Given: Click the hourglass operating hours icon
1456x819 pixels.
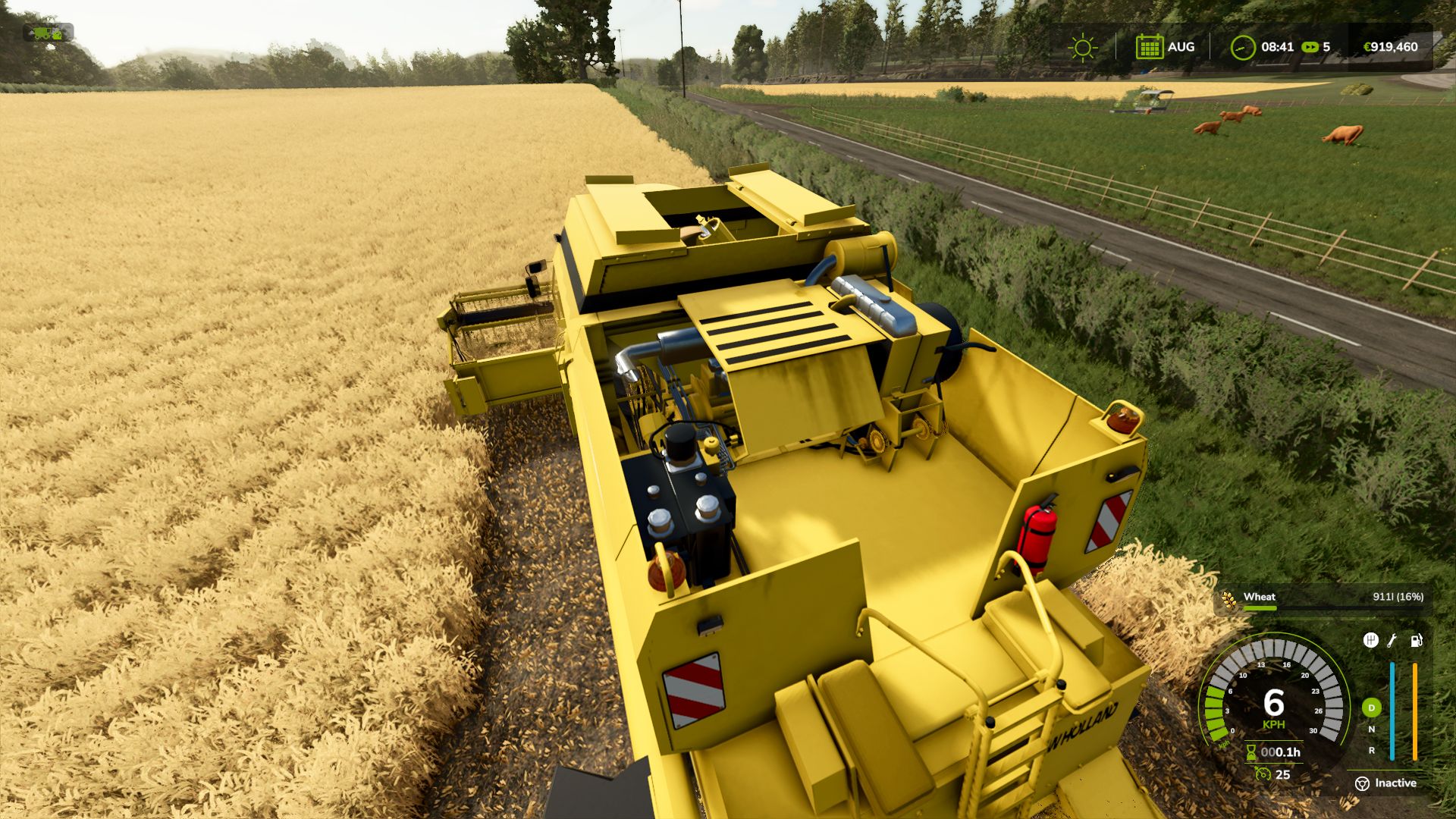Looking at the screenshot, I should coord(1251,752).
